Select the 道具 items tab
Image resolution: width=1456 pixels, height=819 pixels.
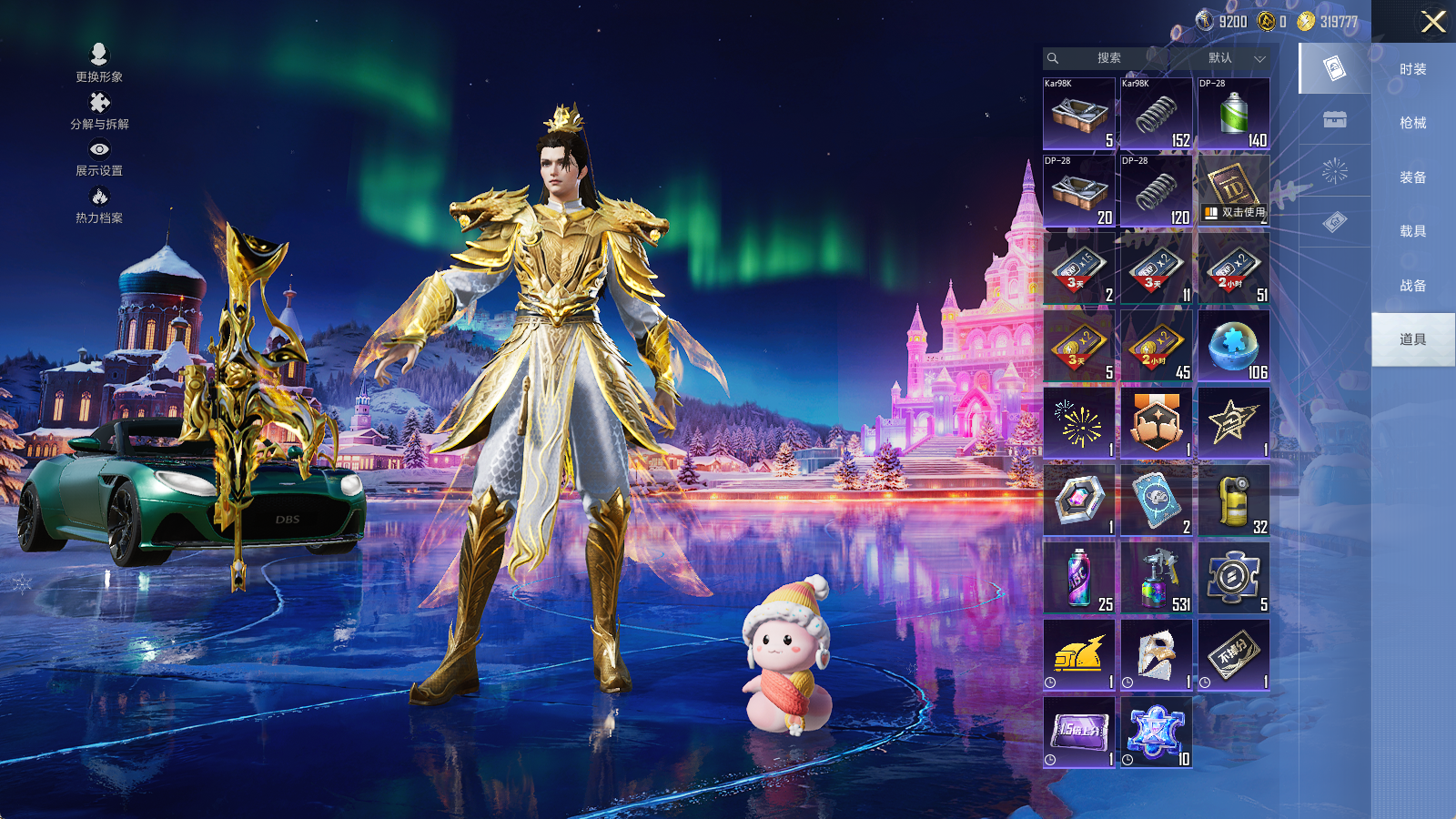coord(1412,339)
